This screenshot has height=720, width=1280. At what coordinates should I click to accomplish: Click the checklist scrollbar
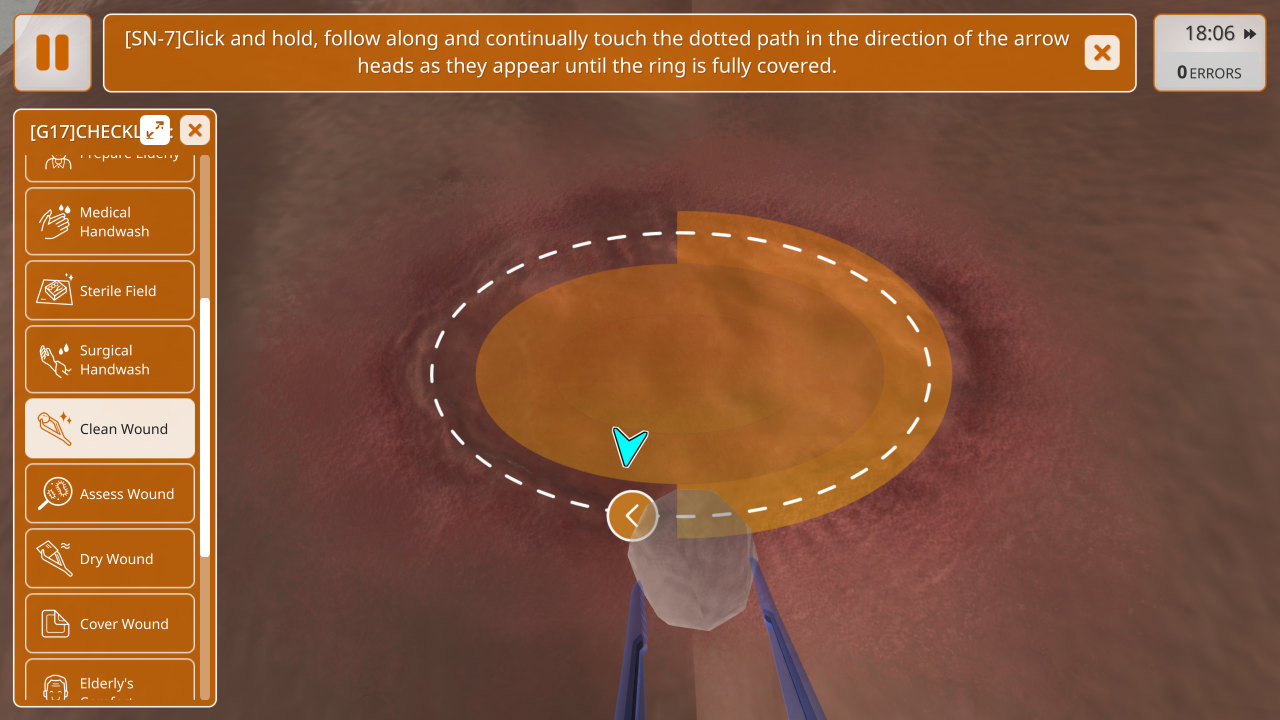205,426
